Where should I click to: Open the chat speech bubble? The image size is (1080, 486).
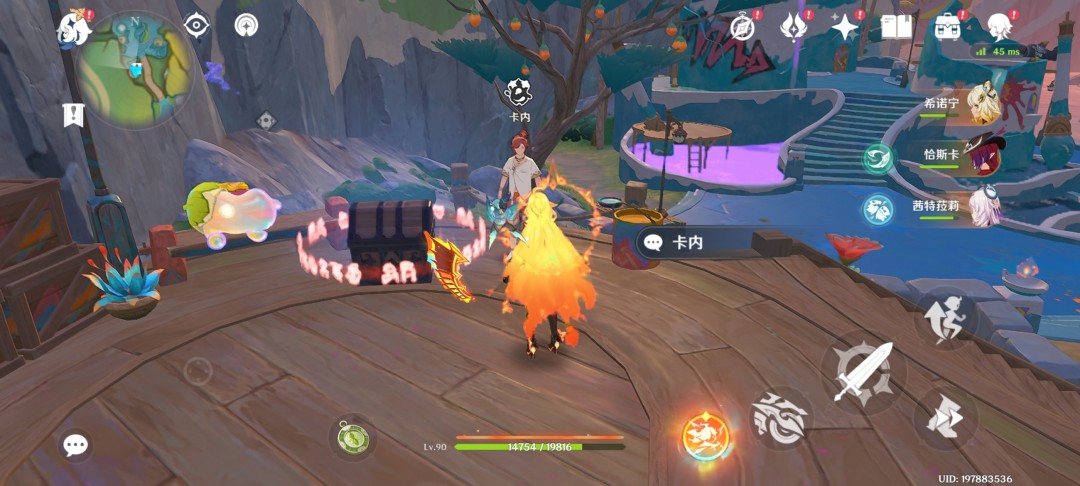75,445
